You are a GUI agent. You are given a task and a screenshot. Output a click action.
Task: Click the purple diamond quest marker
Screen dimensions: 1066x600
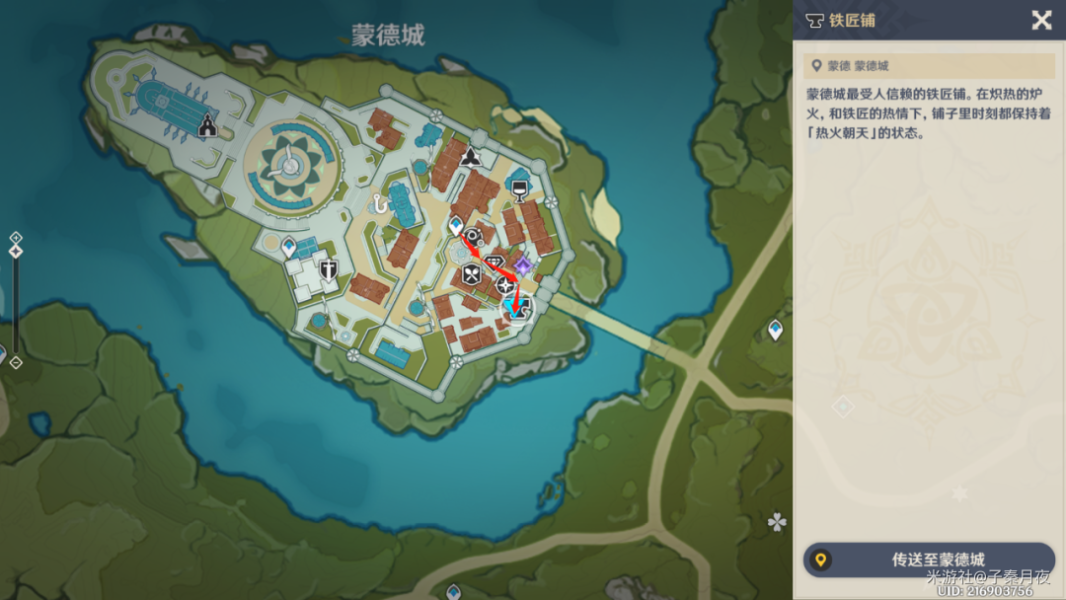point(522,265)
